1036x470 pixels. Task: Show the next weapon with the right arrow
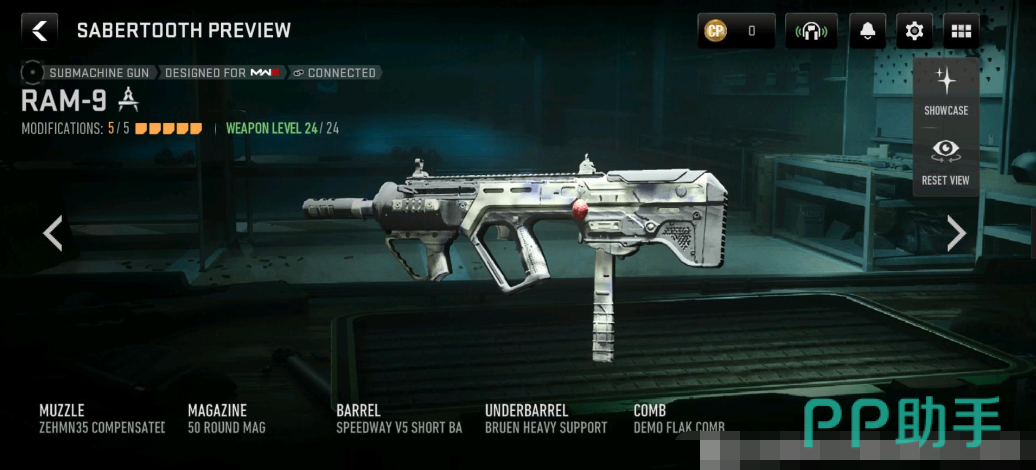coord(957,233)
